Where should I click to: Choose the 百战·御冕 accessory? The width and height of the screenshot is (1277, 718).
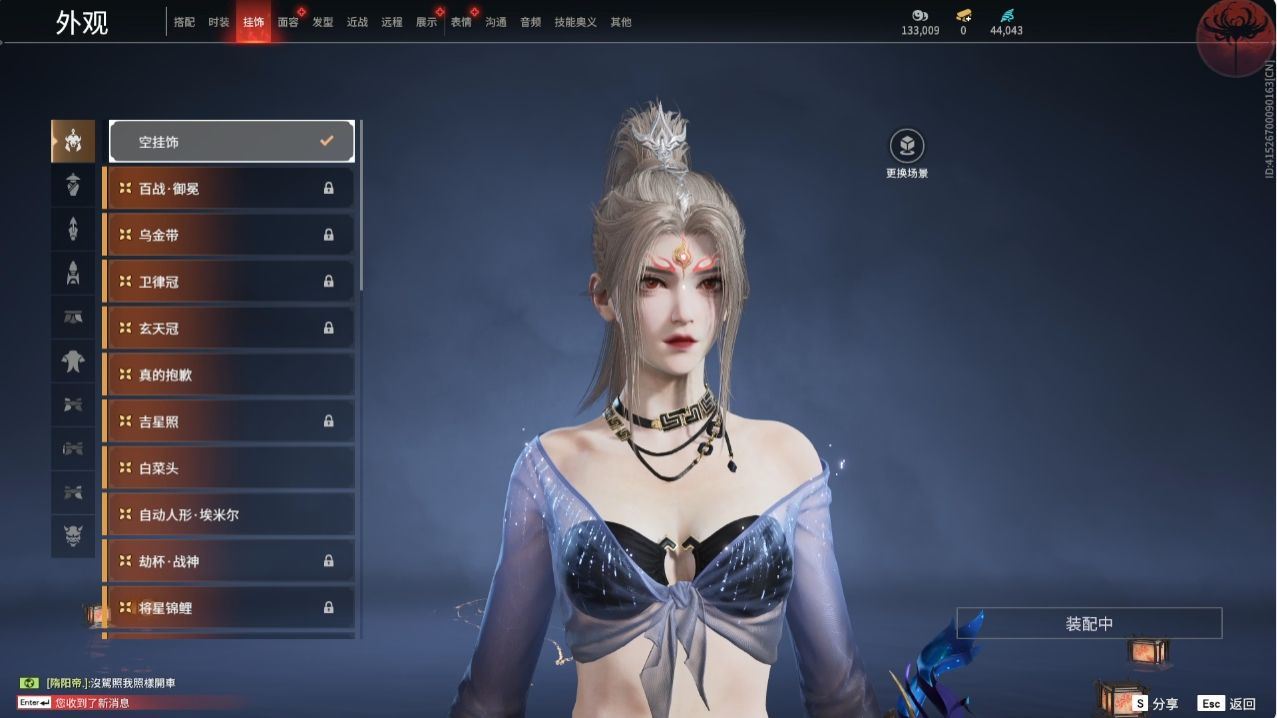[229, 188]
